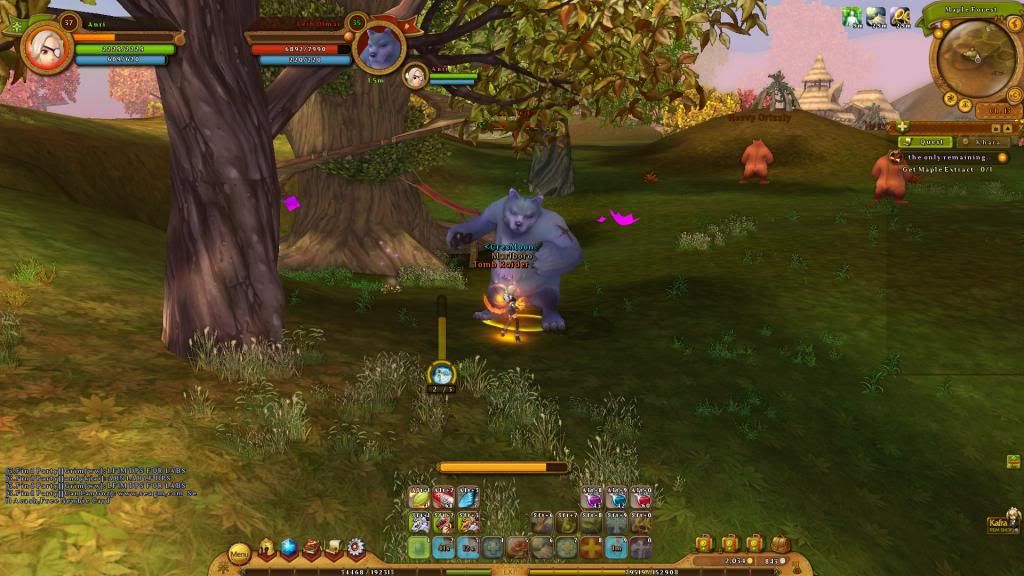Open the gear settings icon
The height and width of the screenshot is (576, 1024).
click(x=355, y=548)
